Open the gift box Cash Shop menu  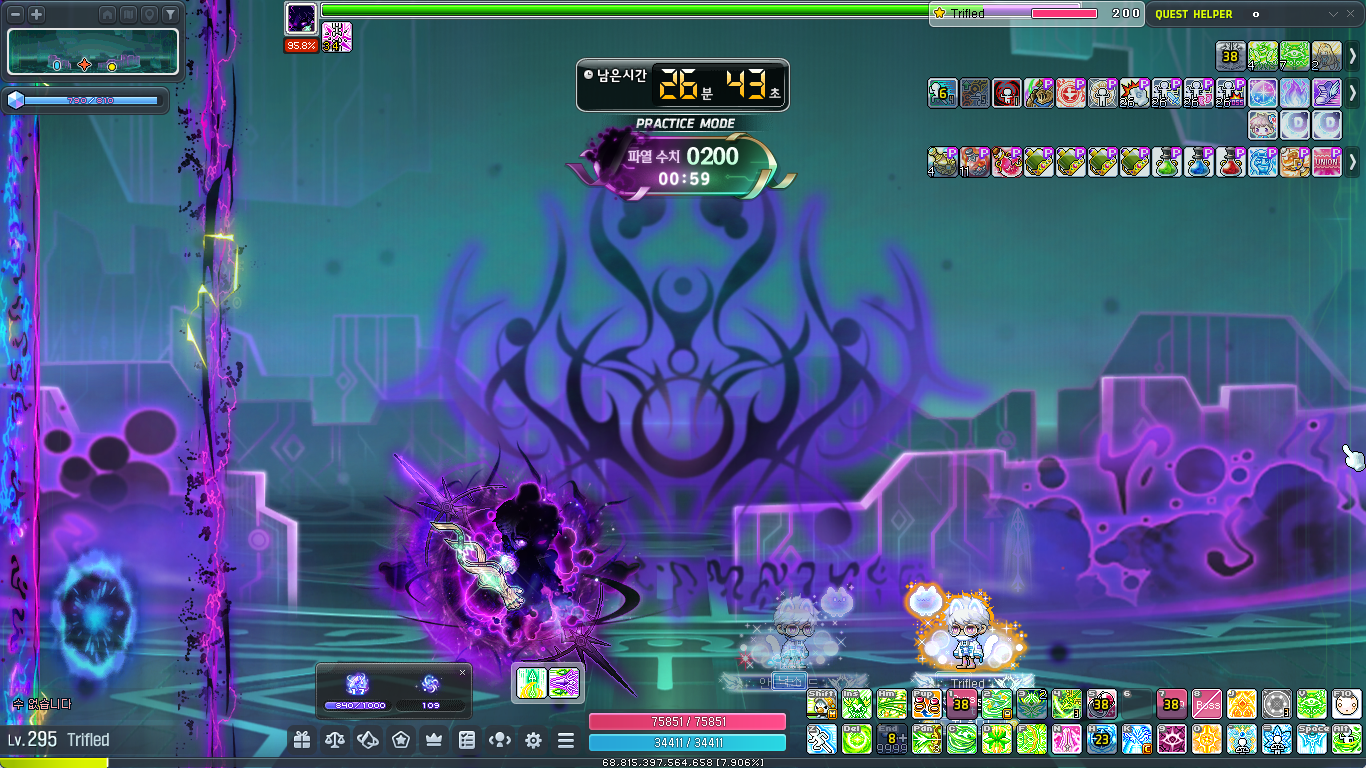(x=302, y=740)
